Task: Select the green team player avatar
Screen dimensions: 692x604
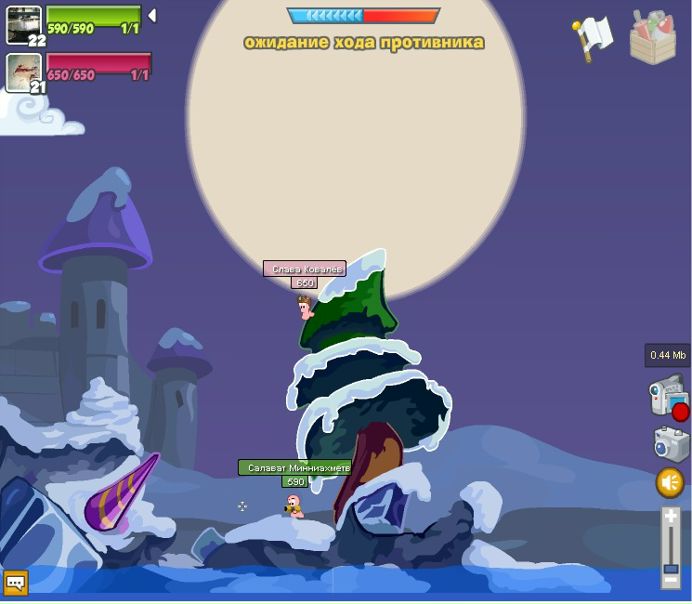Action: [x=23, y=24]
